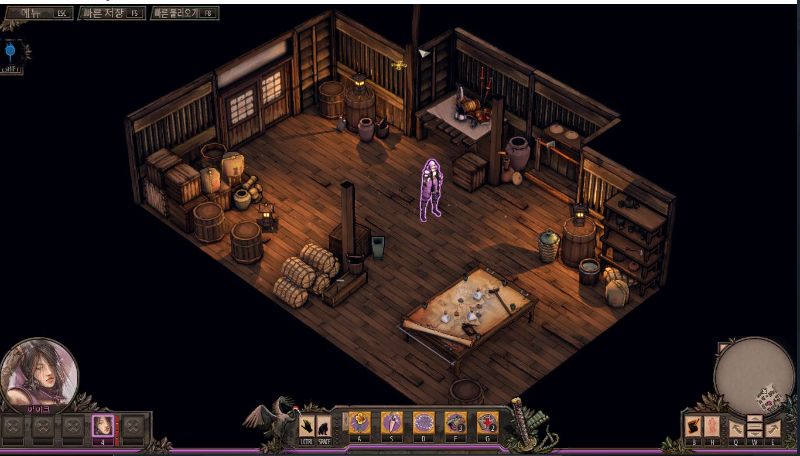The image size is (800, 456).
Task: Rotate camera left with the left arrow button
Action: (x=737, y=429)
